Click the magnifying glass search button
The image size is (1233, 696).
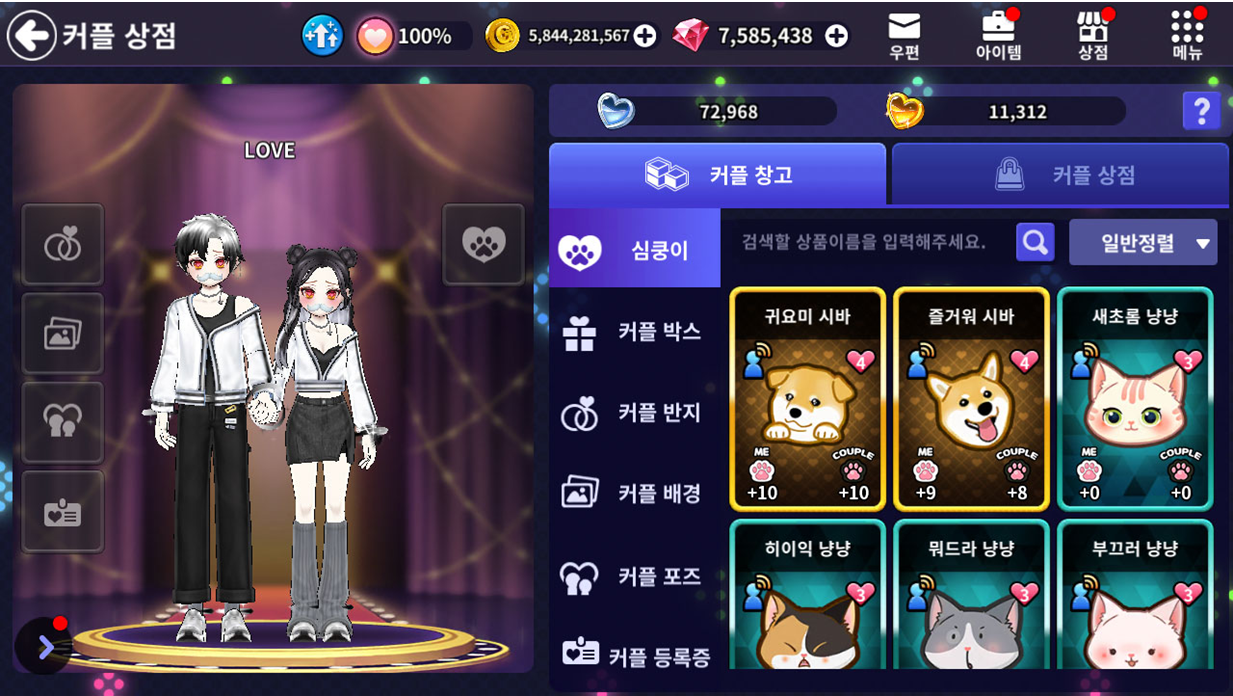(1035, 242)
